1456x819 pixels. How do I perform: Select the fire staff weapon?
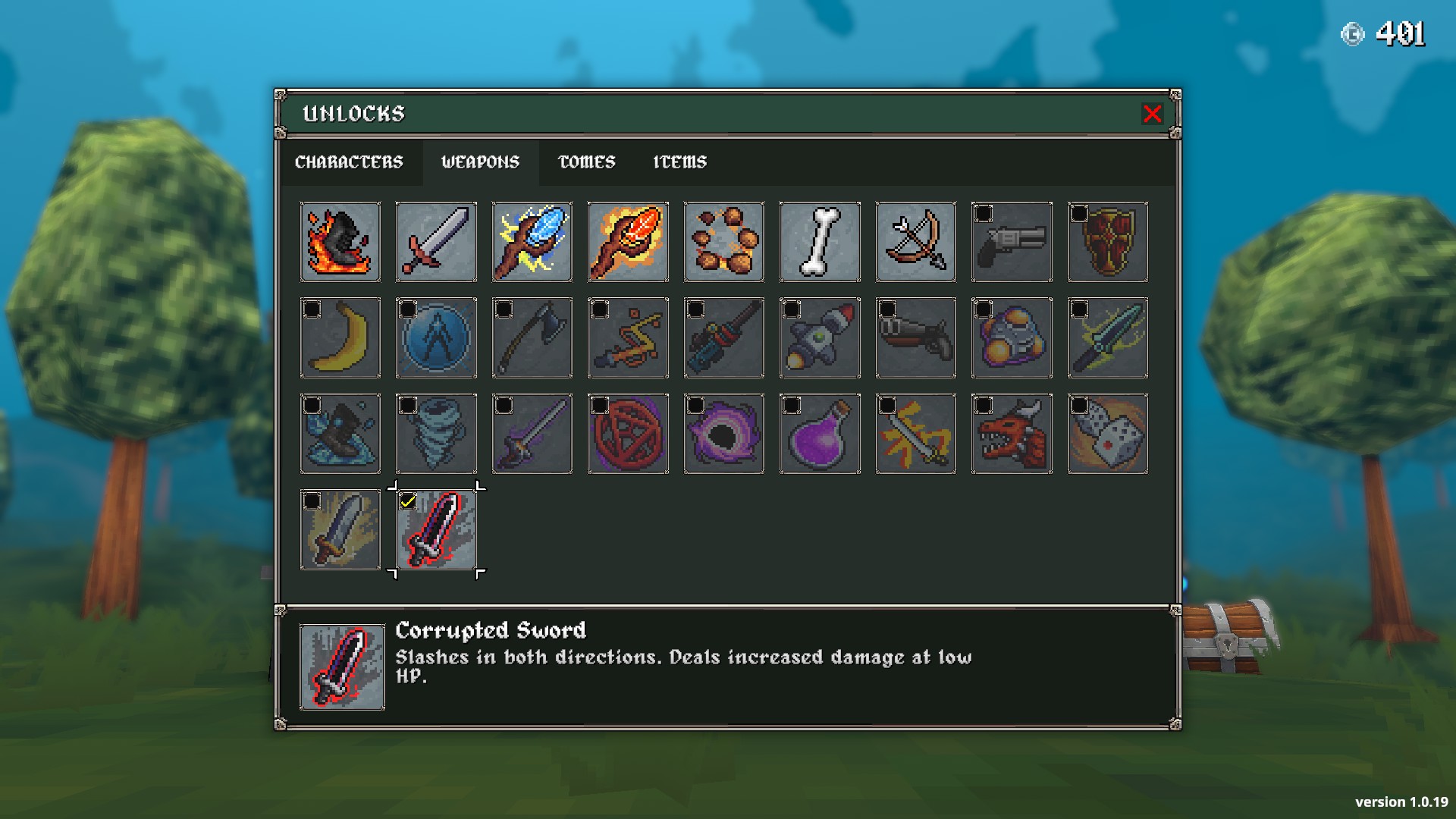628,242
